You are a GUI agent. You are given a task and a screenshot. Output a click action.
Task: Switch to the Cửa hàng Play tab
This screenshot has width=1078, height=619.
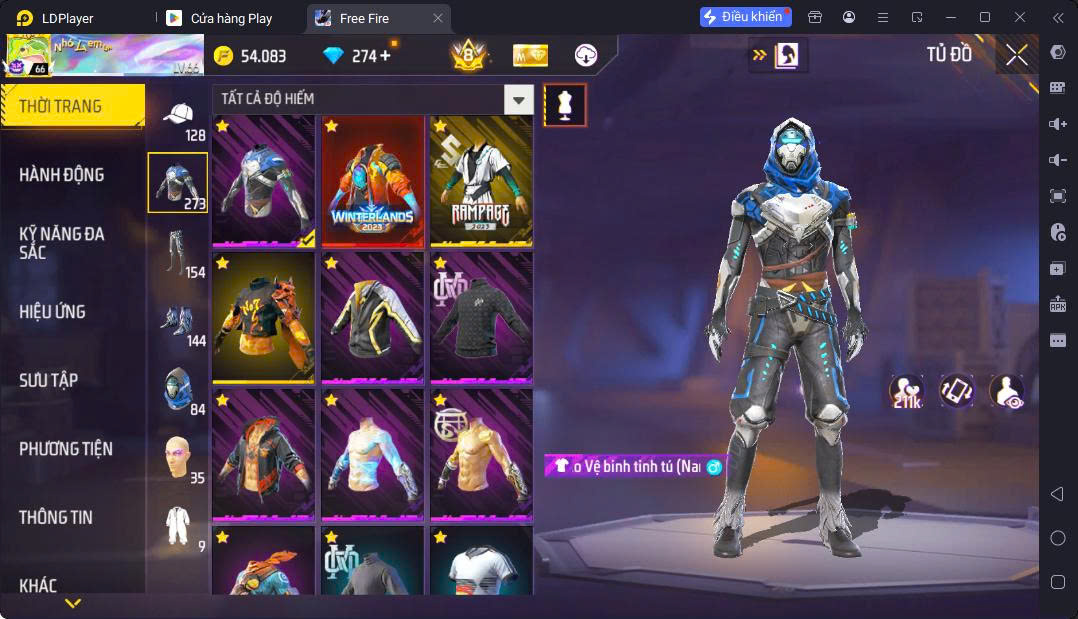click(x=231, y=18)
